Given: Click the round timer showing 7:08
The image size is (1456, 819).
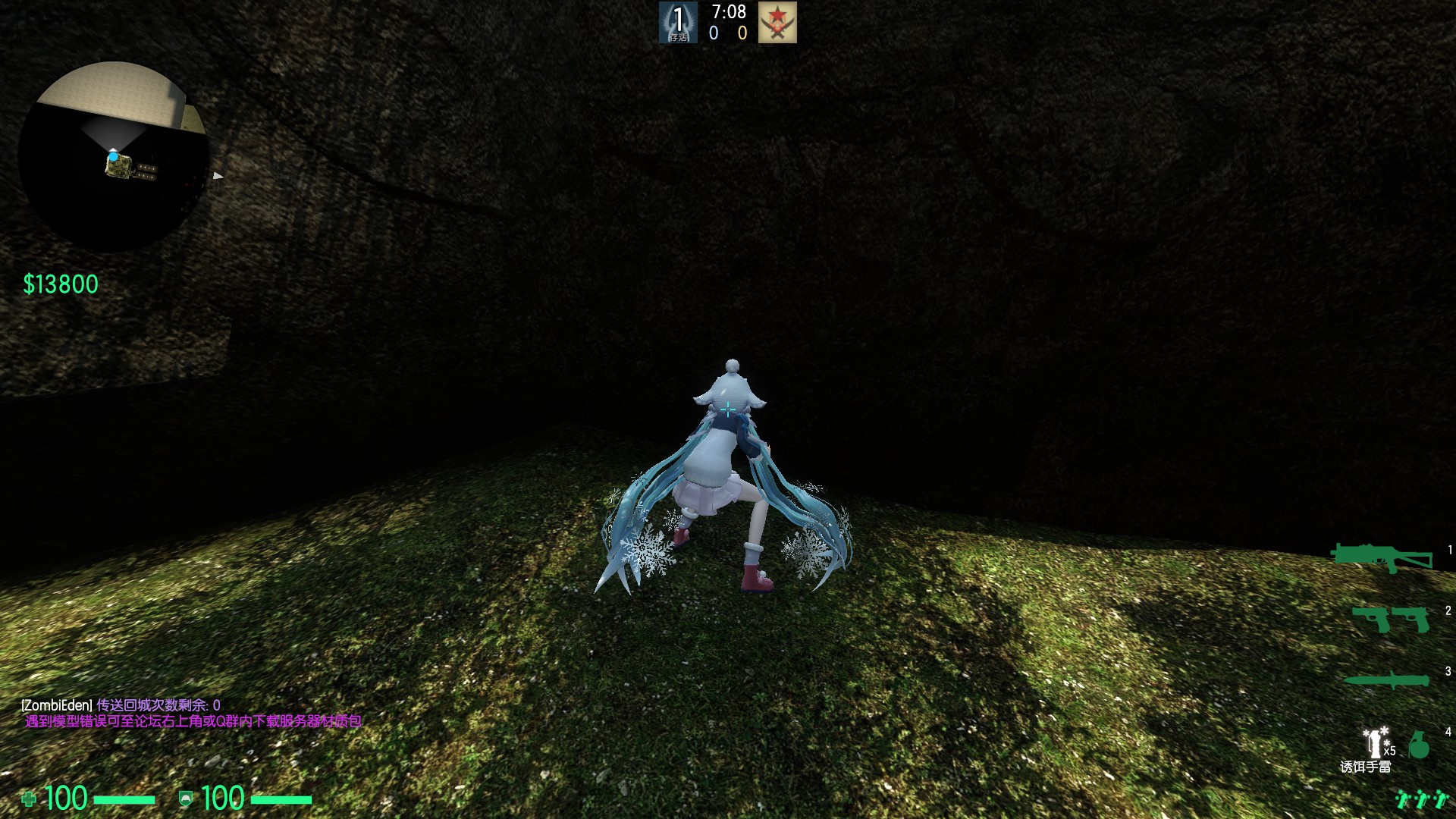Looking at the screenshot, I should (728, 12).
